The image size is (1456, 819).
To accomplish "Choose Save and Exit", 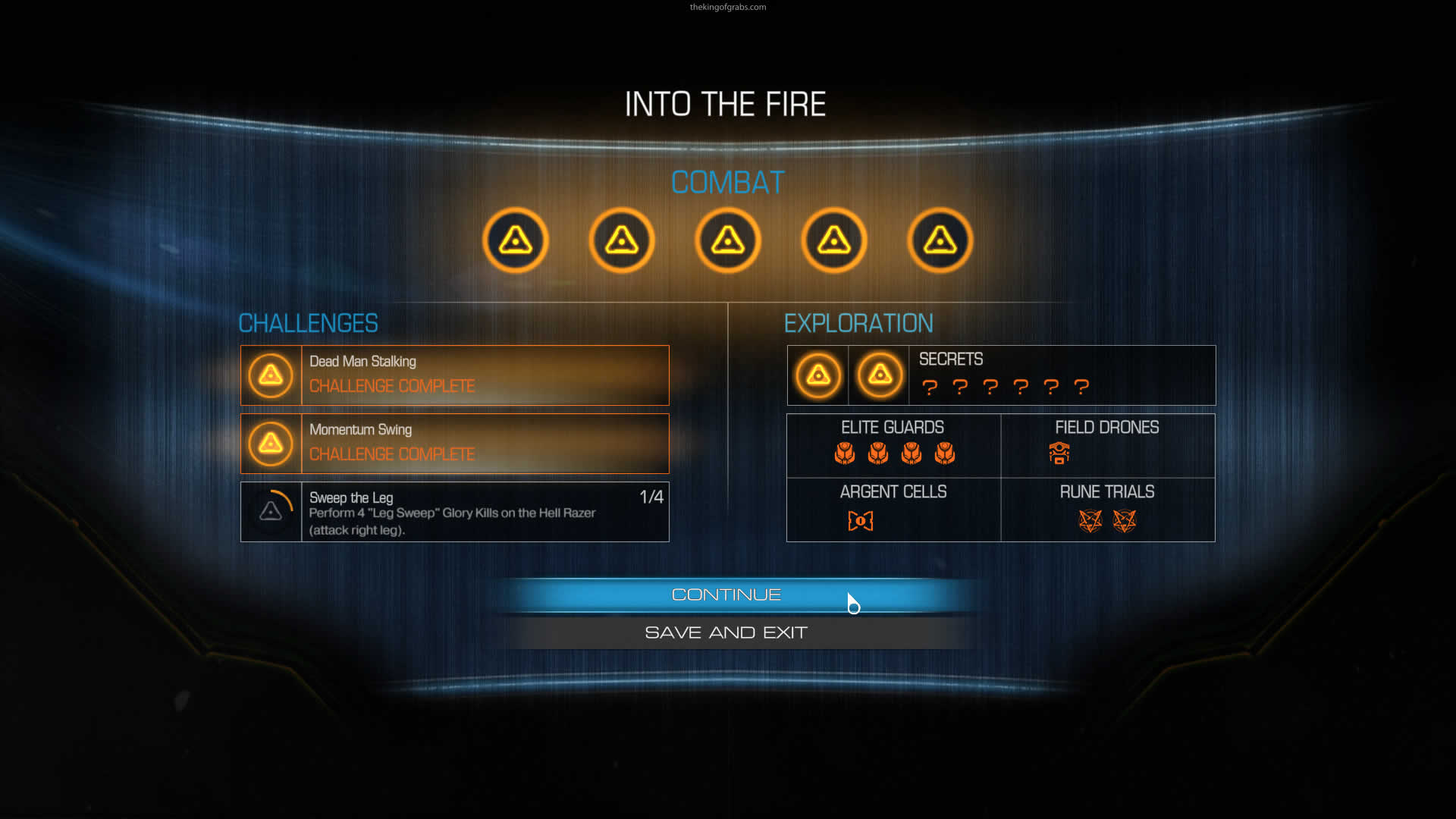I will click(x=726, y=632).
